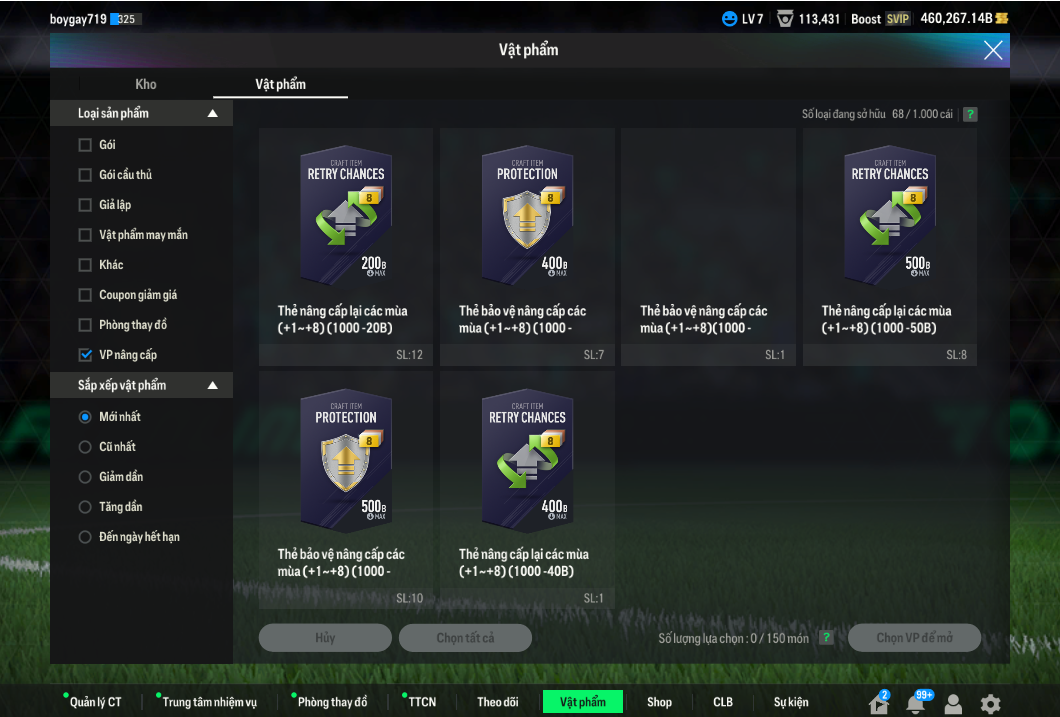
Task: Click the Chọn VP để mở button
Action: point(914,638)
